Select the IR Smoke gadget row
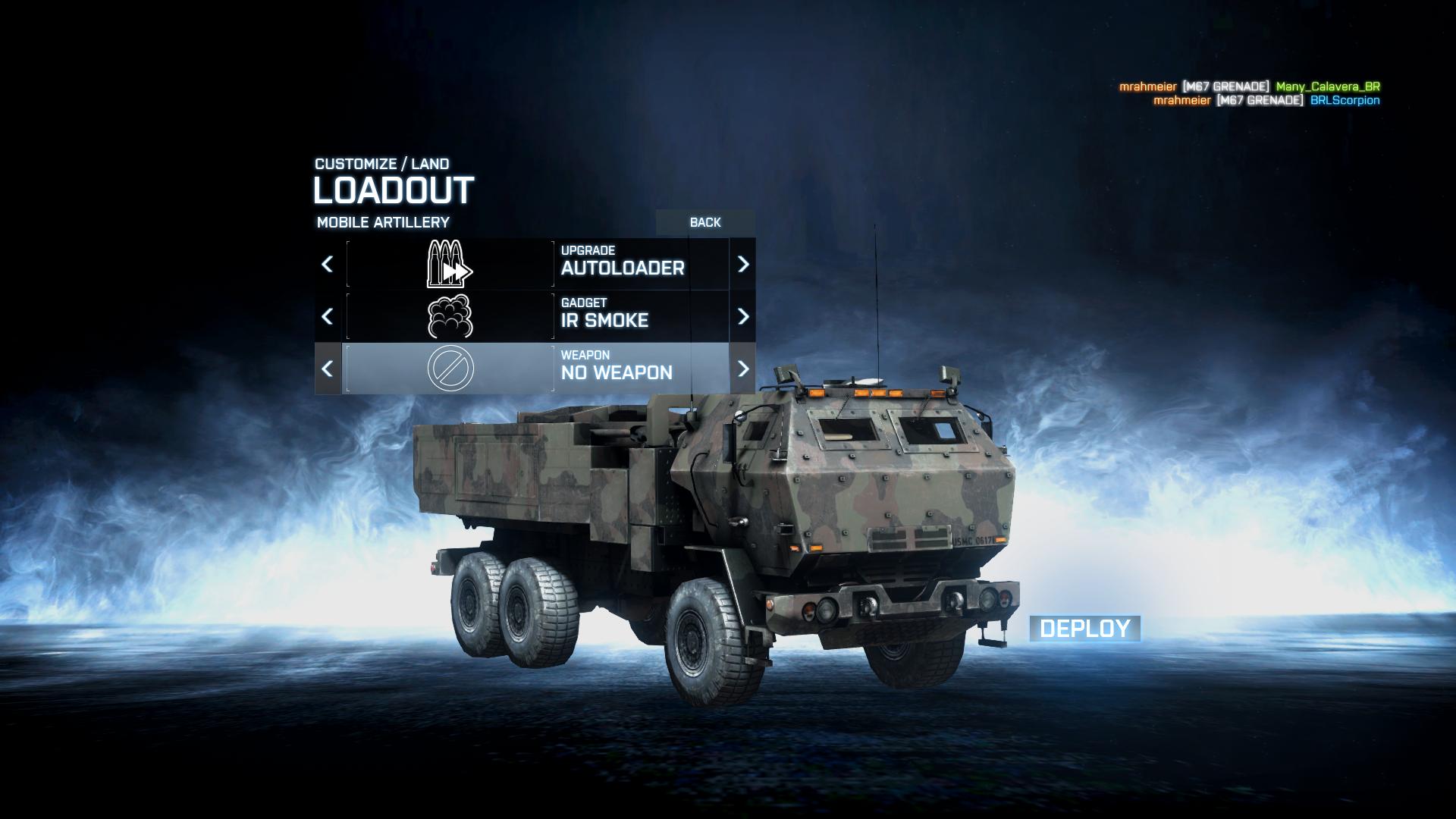 (x=537, y=316)
